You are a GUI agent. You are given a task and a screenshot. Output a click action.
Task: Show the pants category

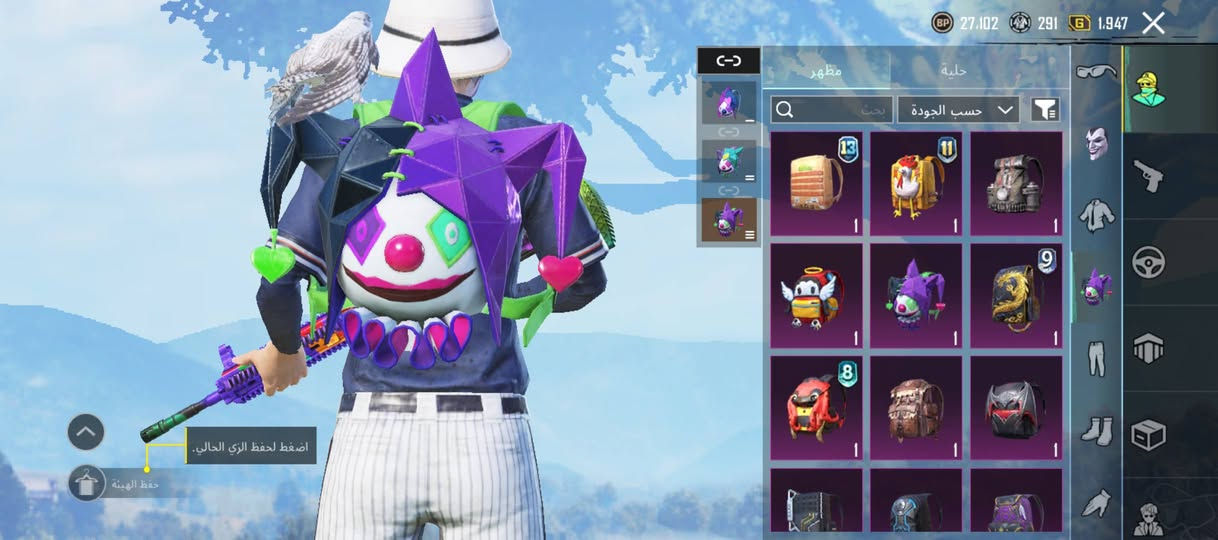(x=1097, y=357)
